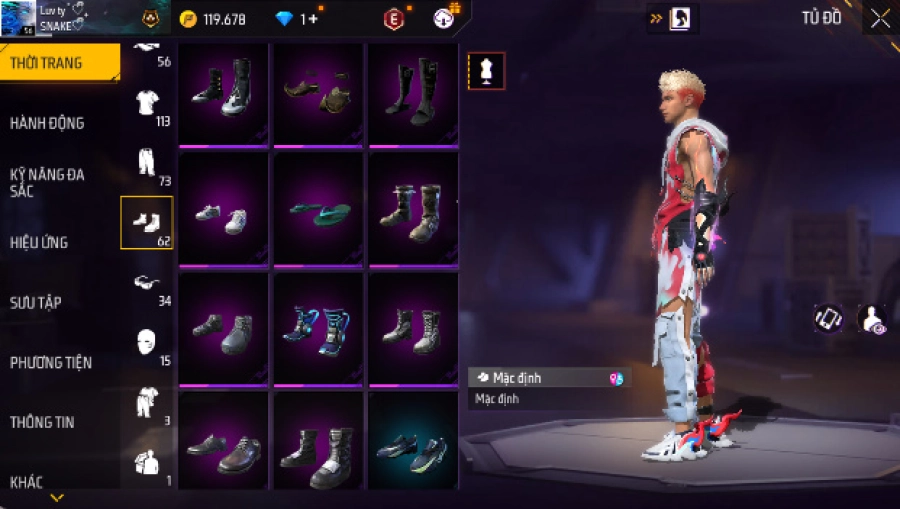Close the wardrobe with the X button
This screenshot has height=509, width=900.
tap(879, 18)
